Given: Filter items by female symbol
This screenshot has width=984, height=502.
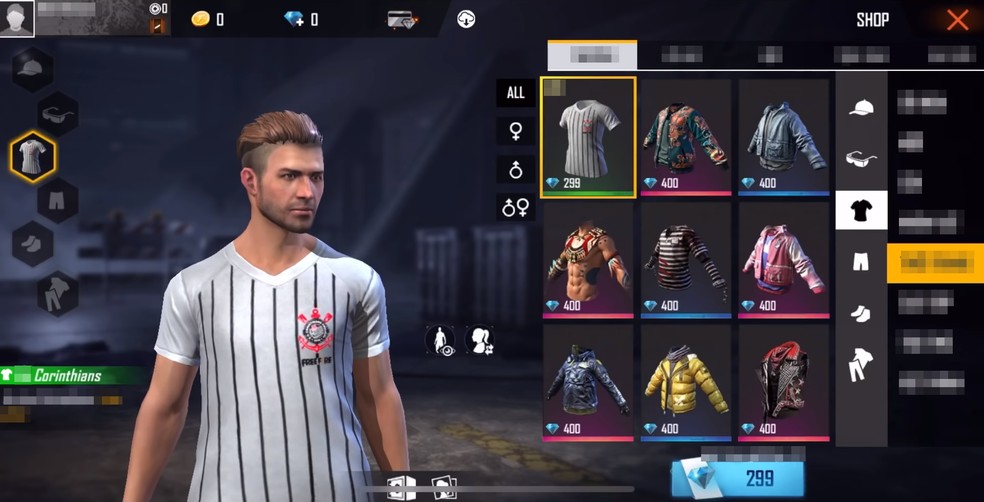Looking at the screenshot, I should (x=515, y=131).
